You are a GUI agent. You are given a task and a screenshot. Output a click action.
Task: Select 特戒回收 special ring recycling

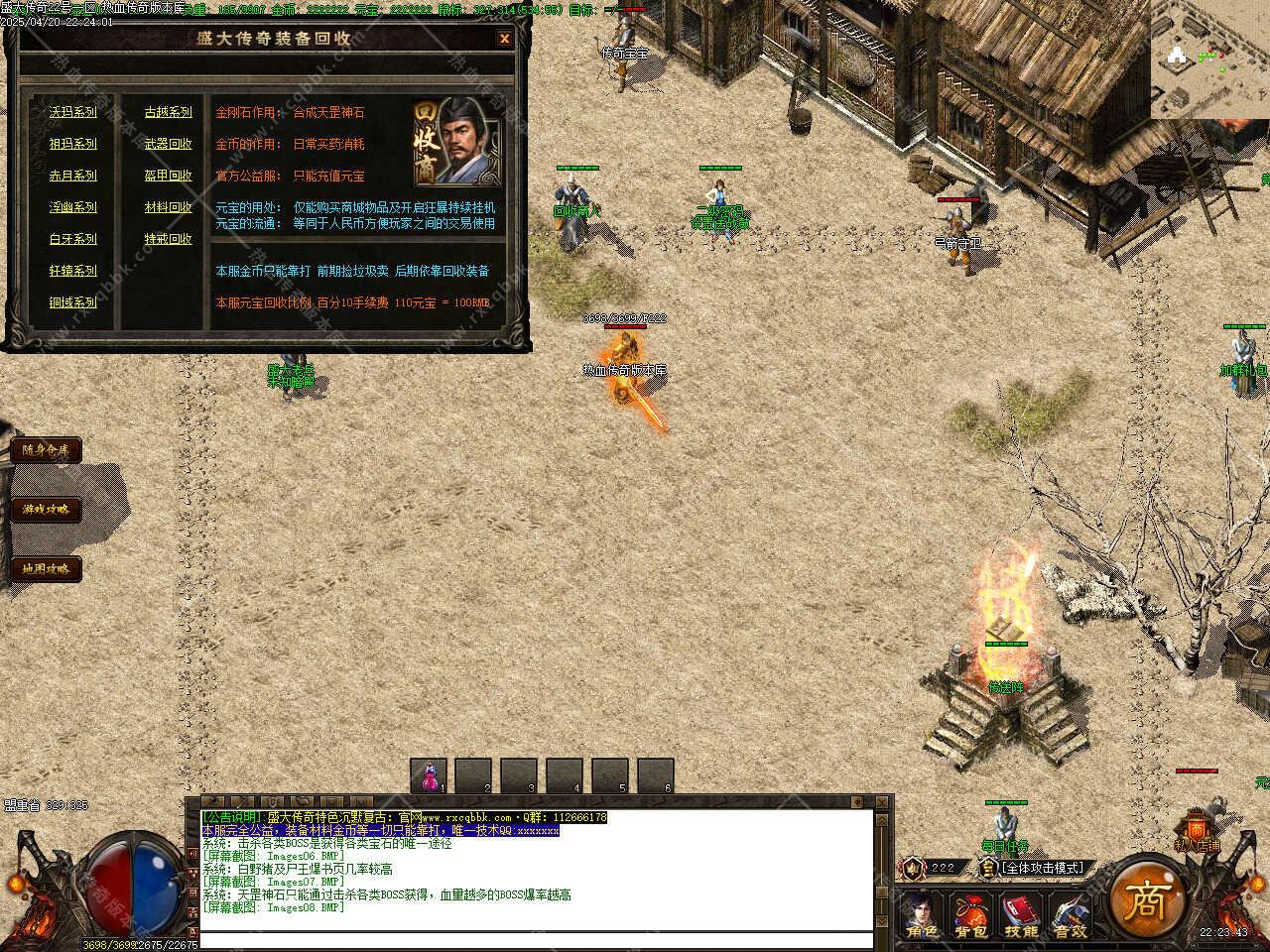(x=169, y=239)
